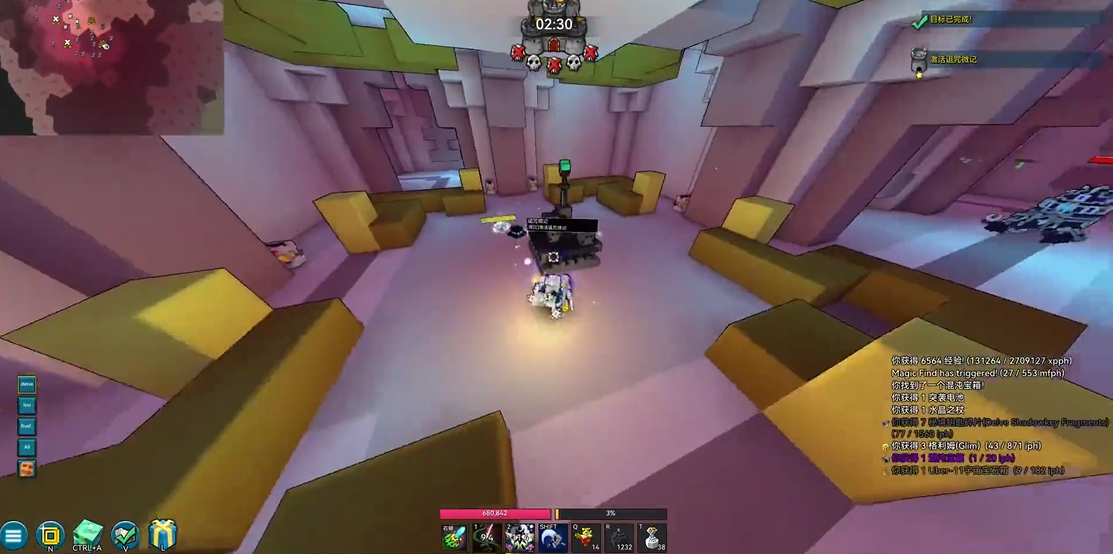Open the green checkmark map icon

click(x=125, y=535)
